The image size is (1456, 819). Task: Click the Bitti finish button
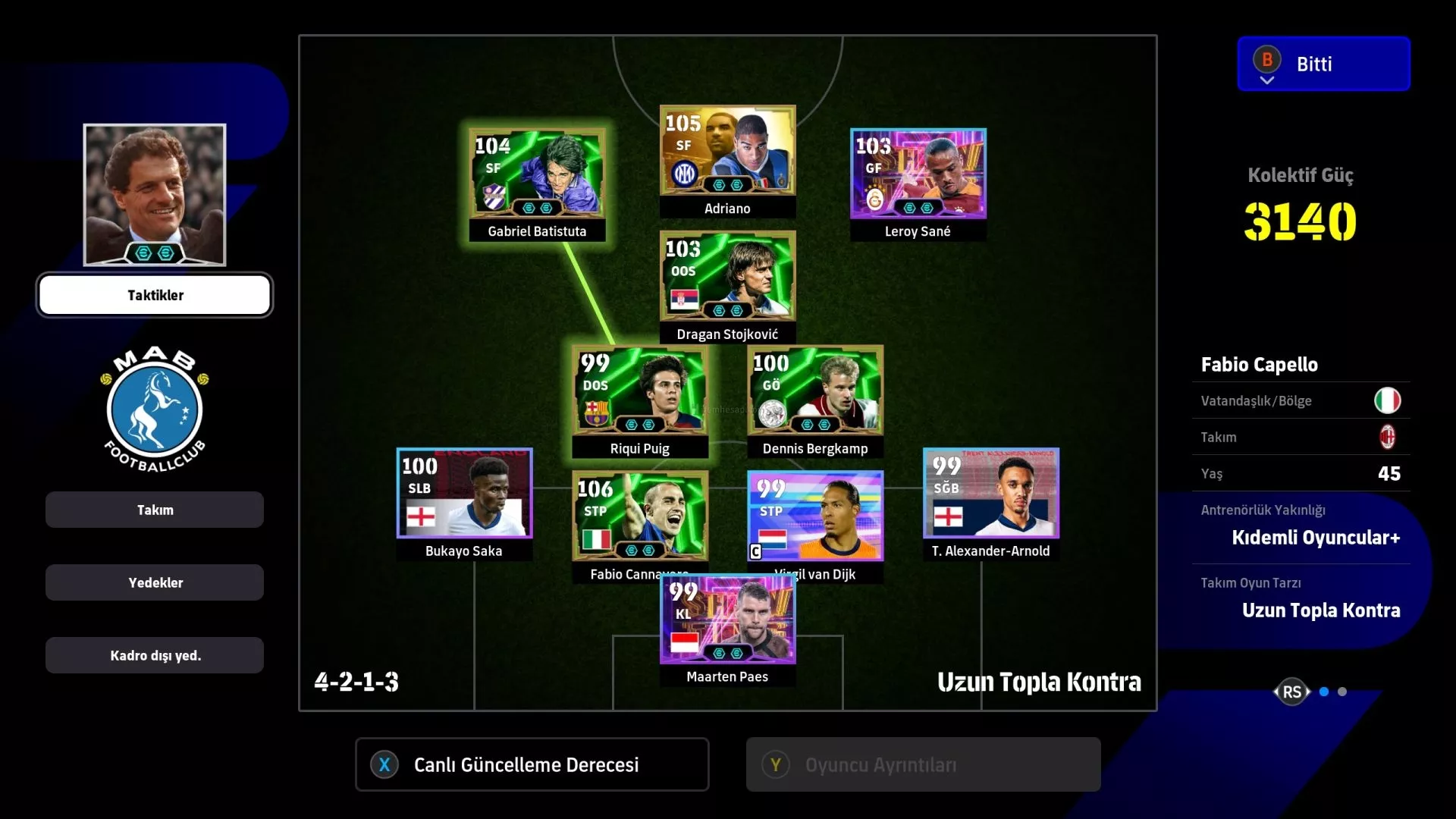click(1323, 64)
